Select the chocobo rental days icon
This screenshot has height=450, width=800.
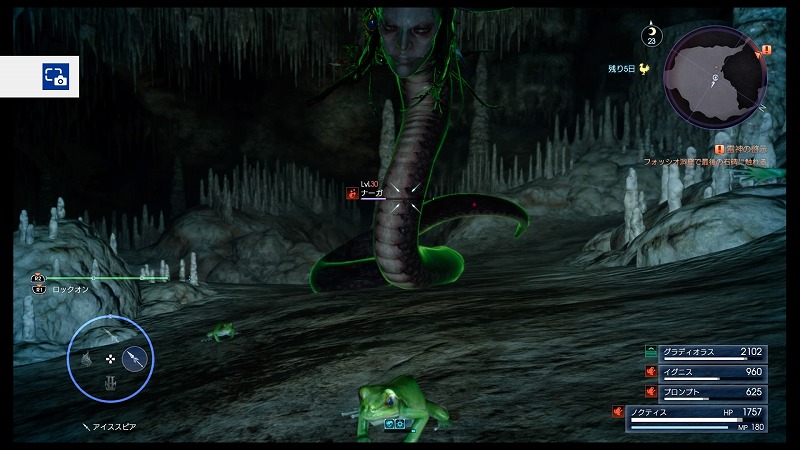pos(644,69)
